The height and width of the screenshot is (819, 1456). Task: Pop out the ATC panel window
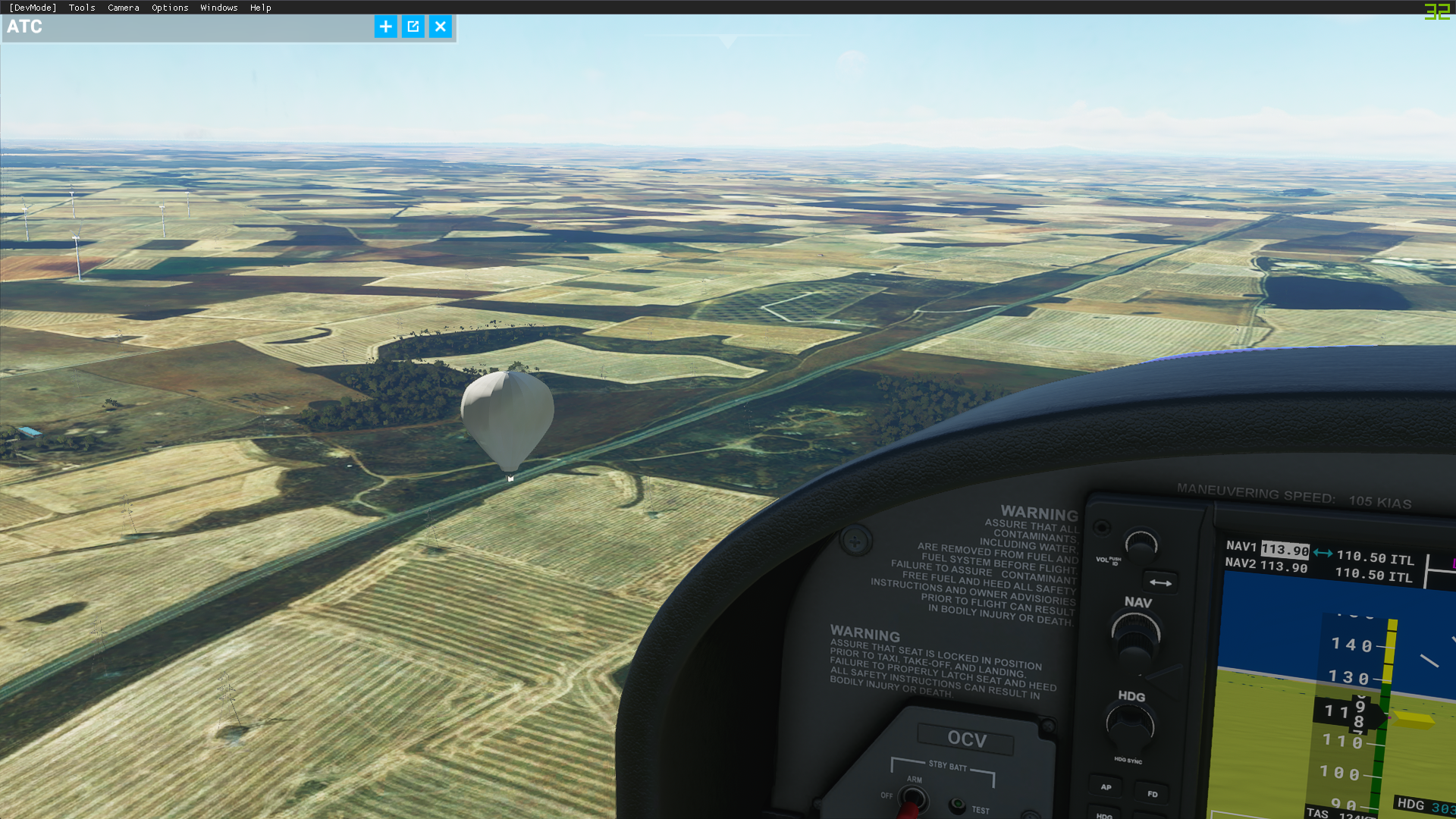[x=413, y=27]
